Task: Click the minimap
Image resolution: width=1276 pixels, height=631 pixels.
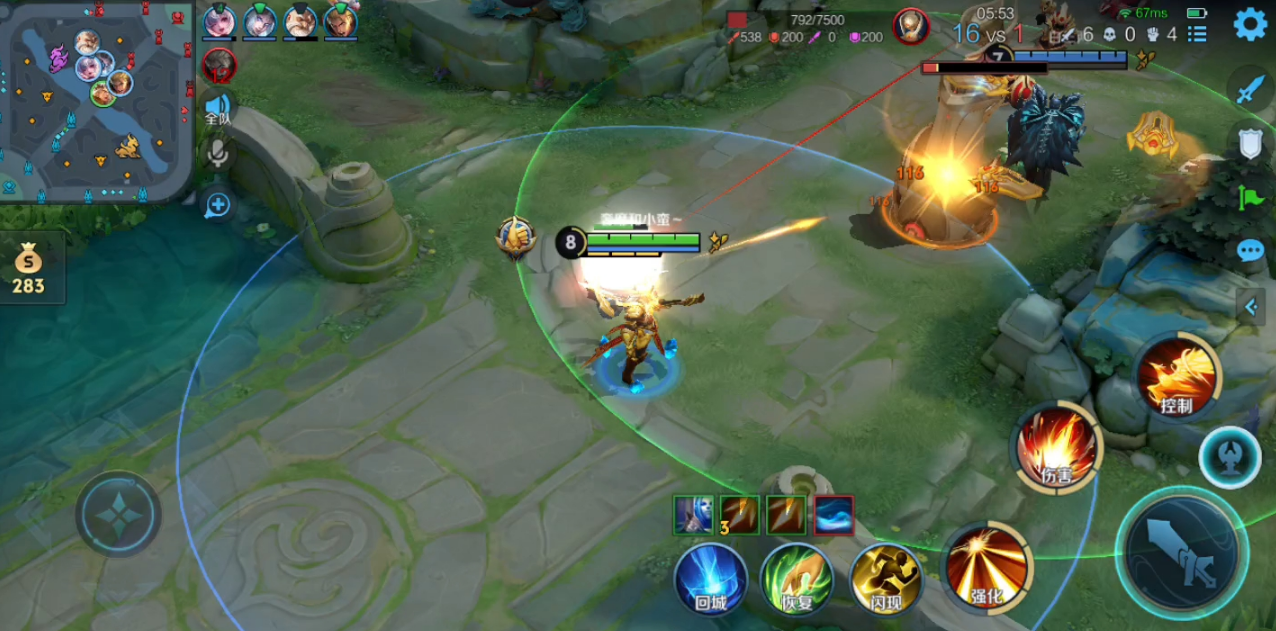Action: (x=96, y=101)
